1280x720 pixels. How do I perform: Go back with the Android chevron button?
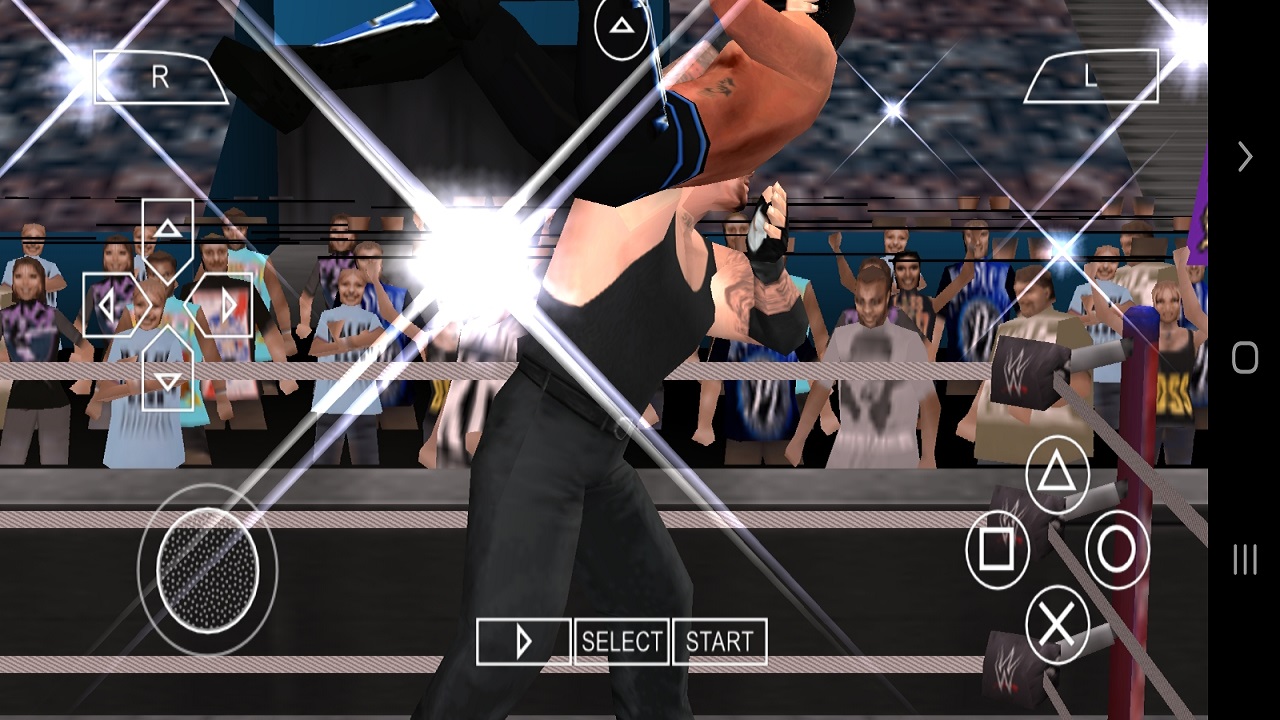(x=1245, y=157)
